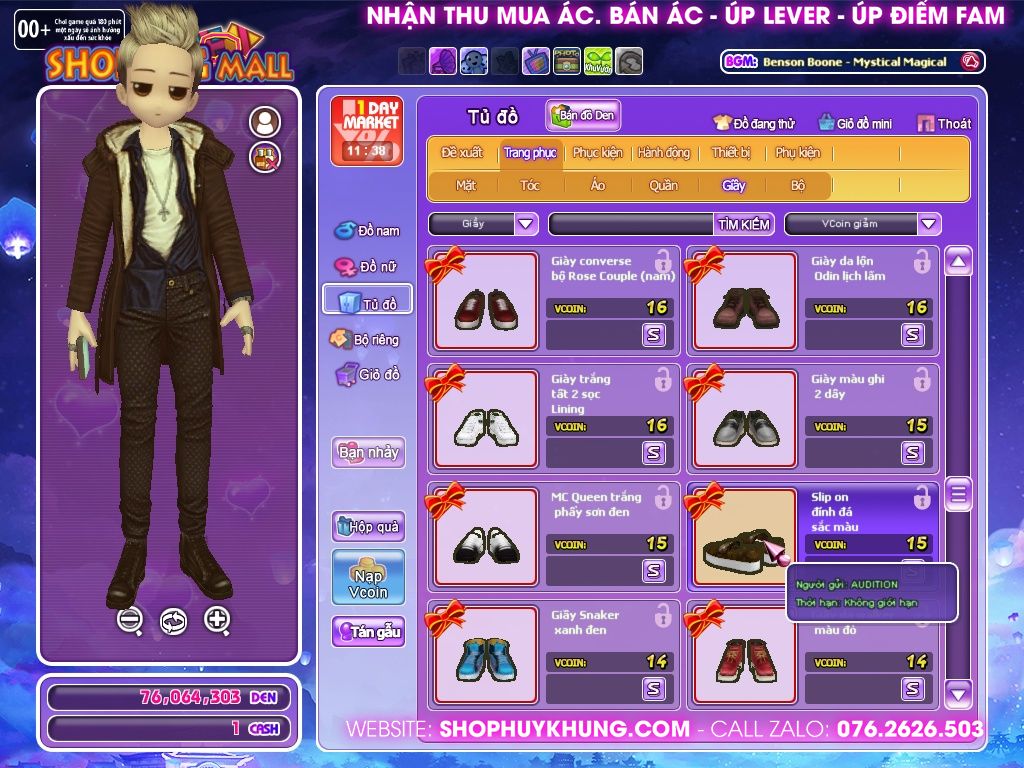Select Đồ nữ category

pos(367,267)
